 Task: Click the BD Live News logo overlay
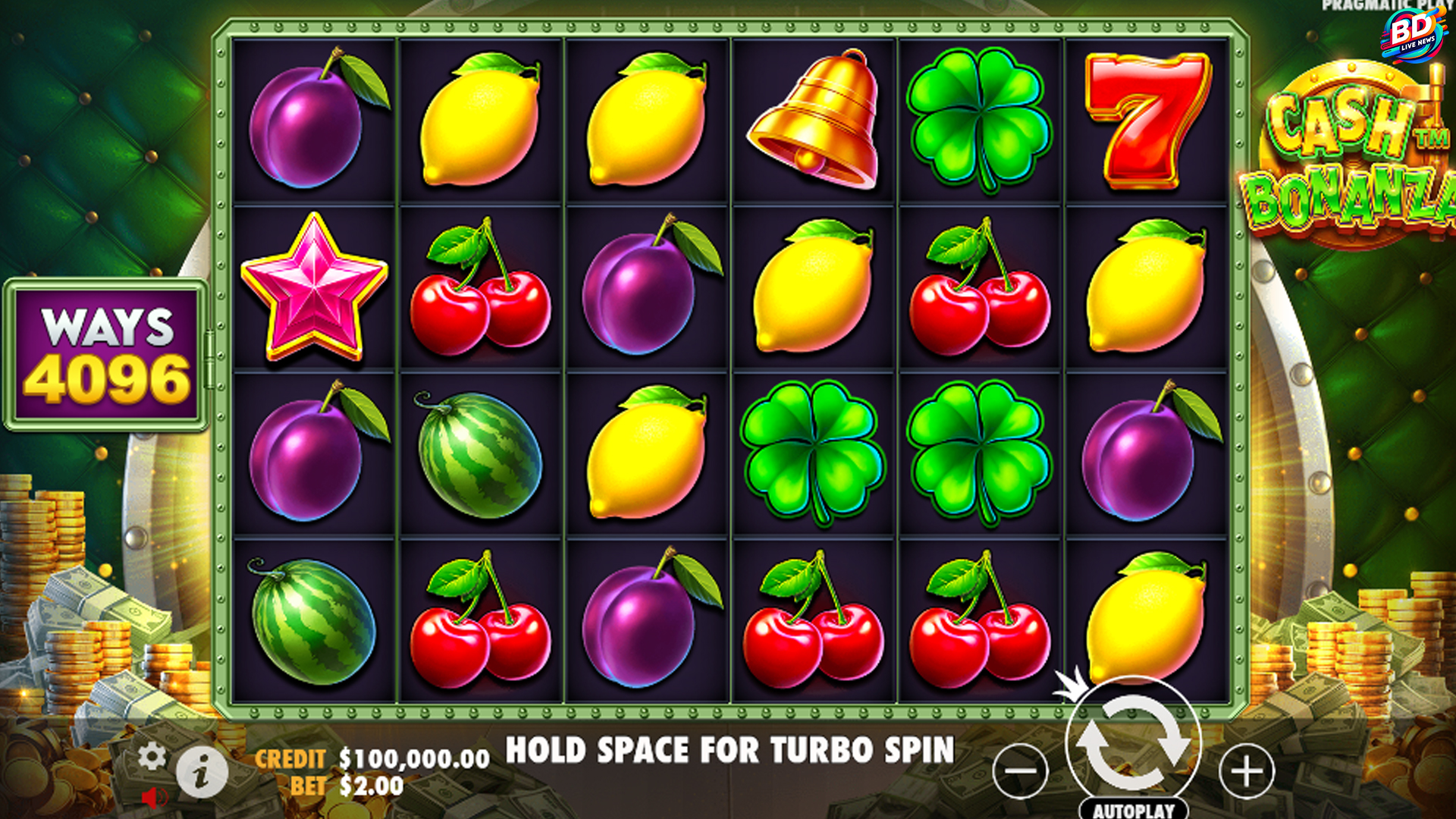point(1413,33)
